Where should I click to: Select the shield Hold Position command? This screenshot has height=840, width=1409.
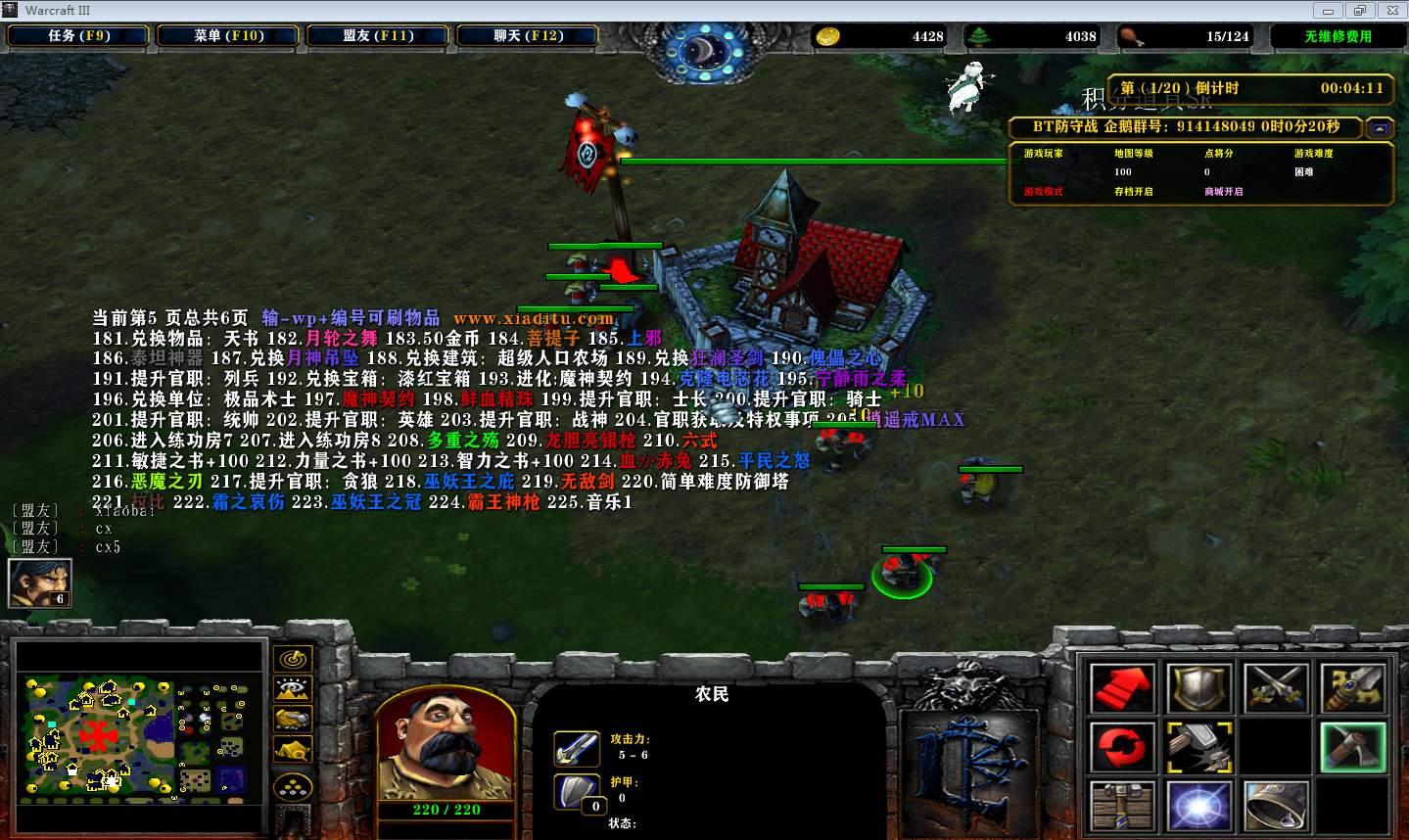click(x=1198, y=687)
